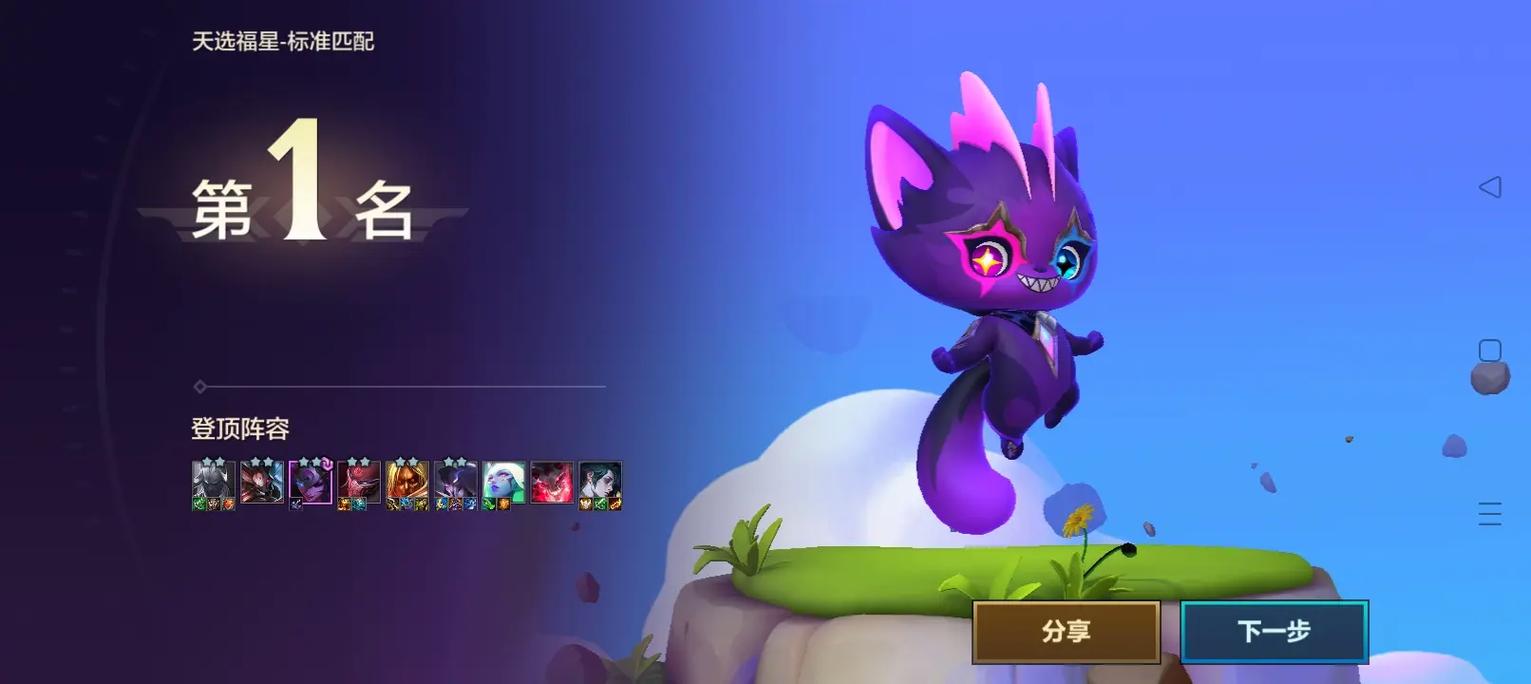Pick the golden-haired champion portrait
Image resolution: width=1531 pixels, height=684 pixels.
click(x=407, y=483)
